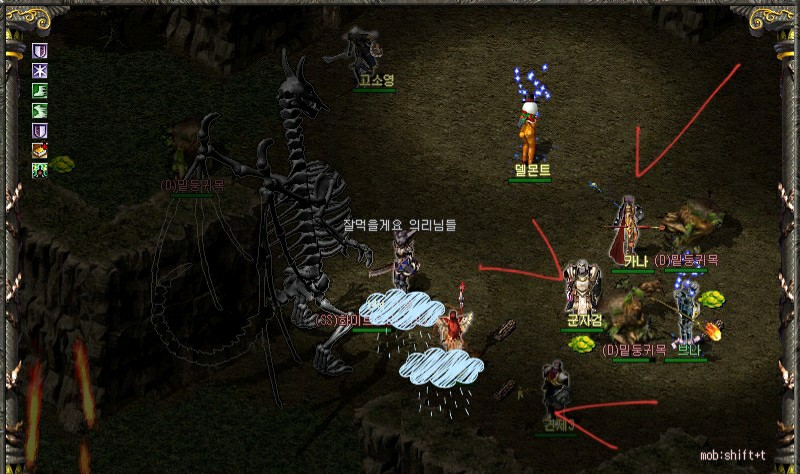Click the white star burst buff icon

pos(40,71)
